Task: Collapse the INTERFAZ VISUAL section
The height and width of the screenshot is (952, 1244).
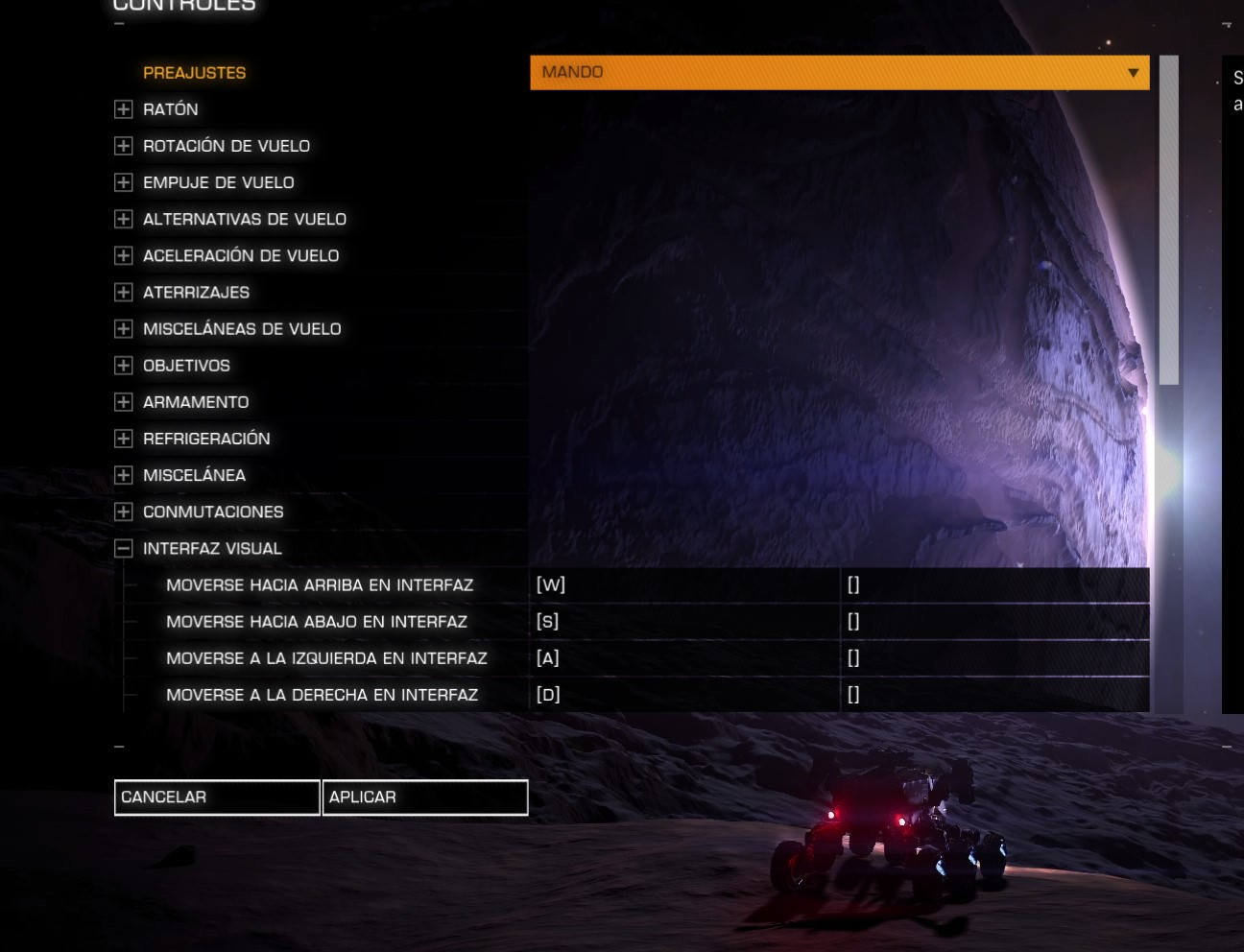Action: (x=123, y=549)
